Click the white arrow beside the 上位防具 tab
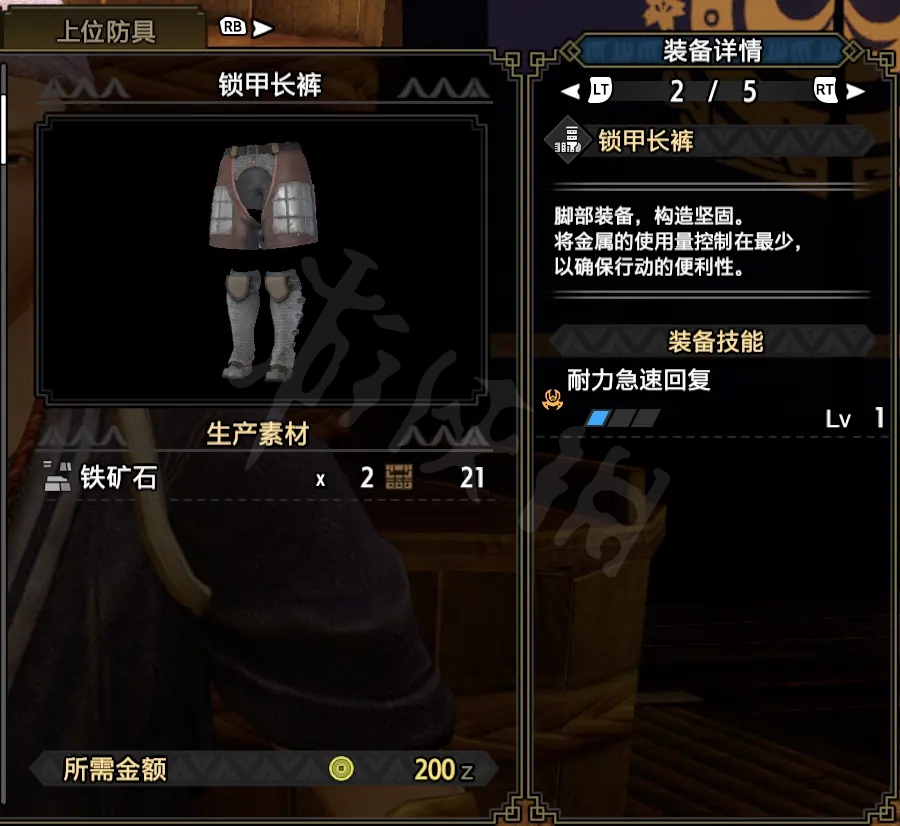 click(x=263, y=29)
